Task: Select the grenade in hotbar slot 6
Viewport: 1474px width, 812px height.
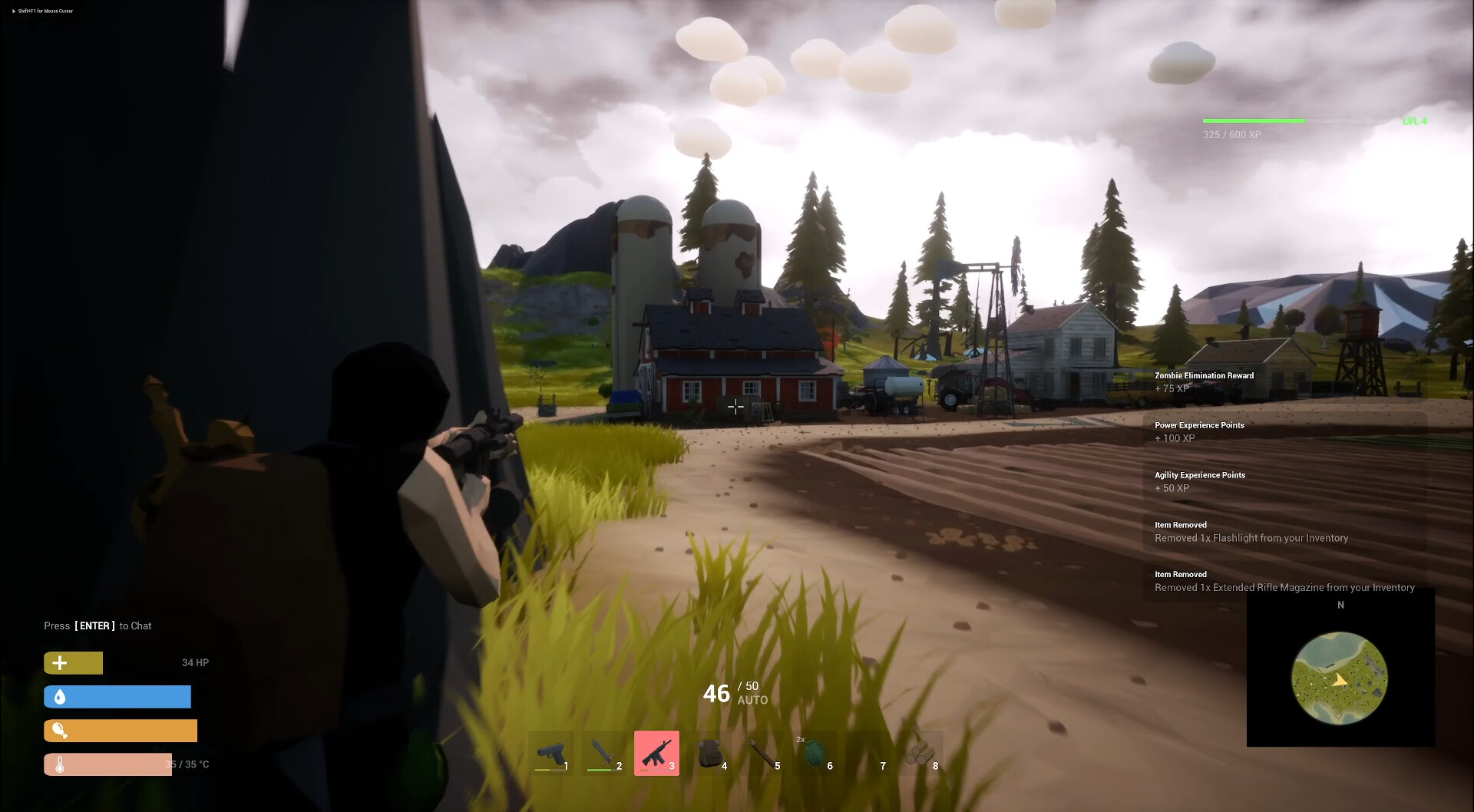Action: (815, 753)
